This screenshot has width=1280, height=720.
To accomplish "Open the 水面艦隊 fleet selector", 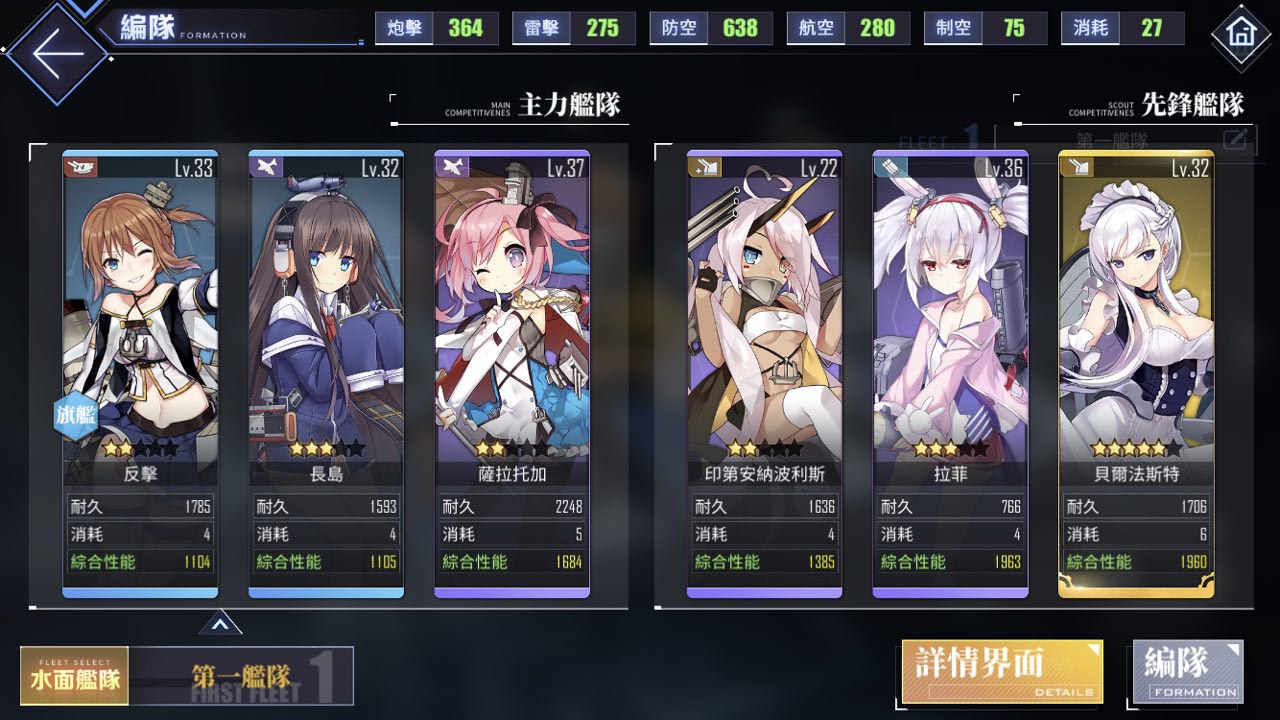I will pos(75,677).
